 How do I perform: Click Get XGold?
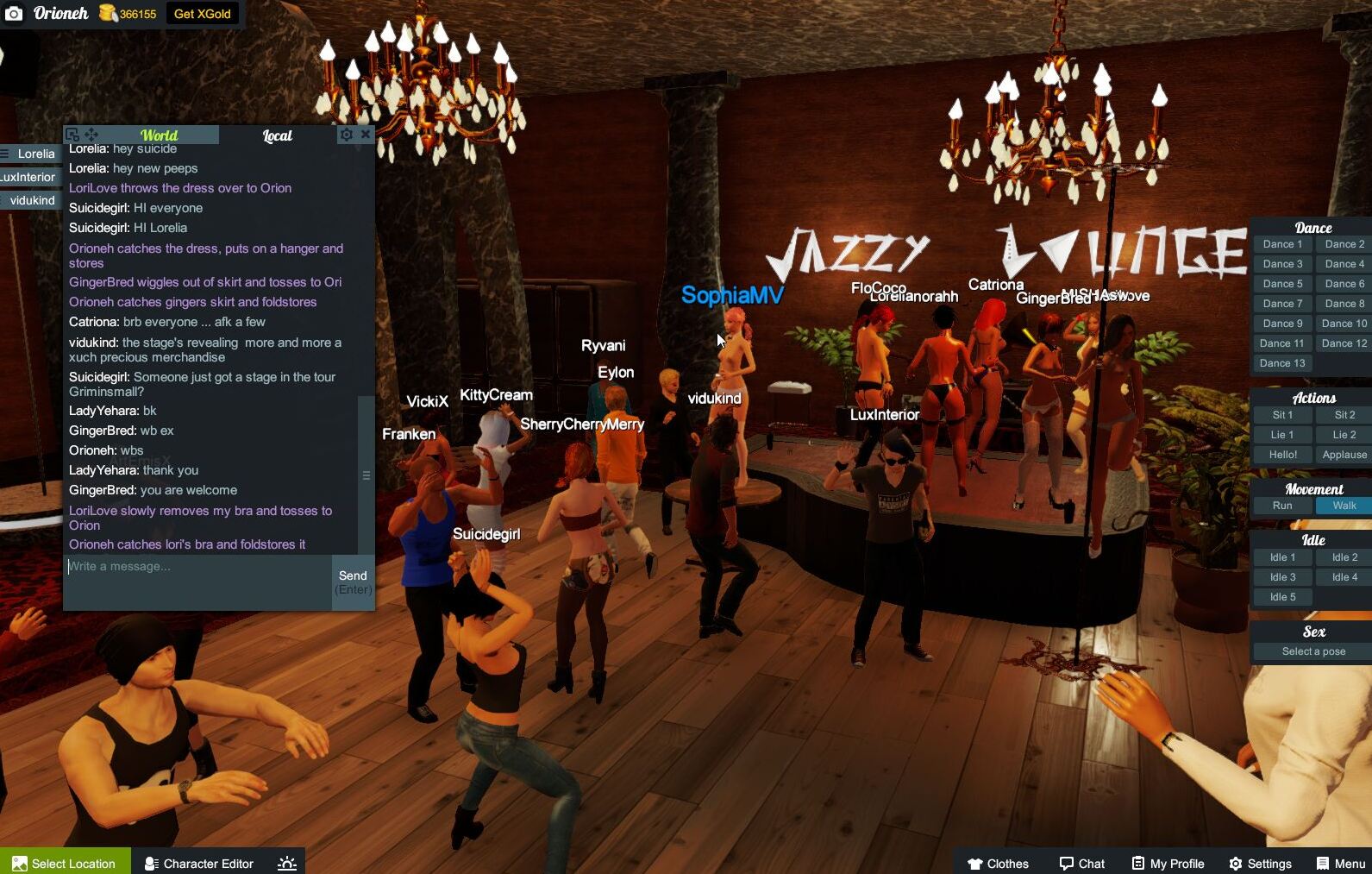click(x=202, y=14)
